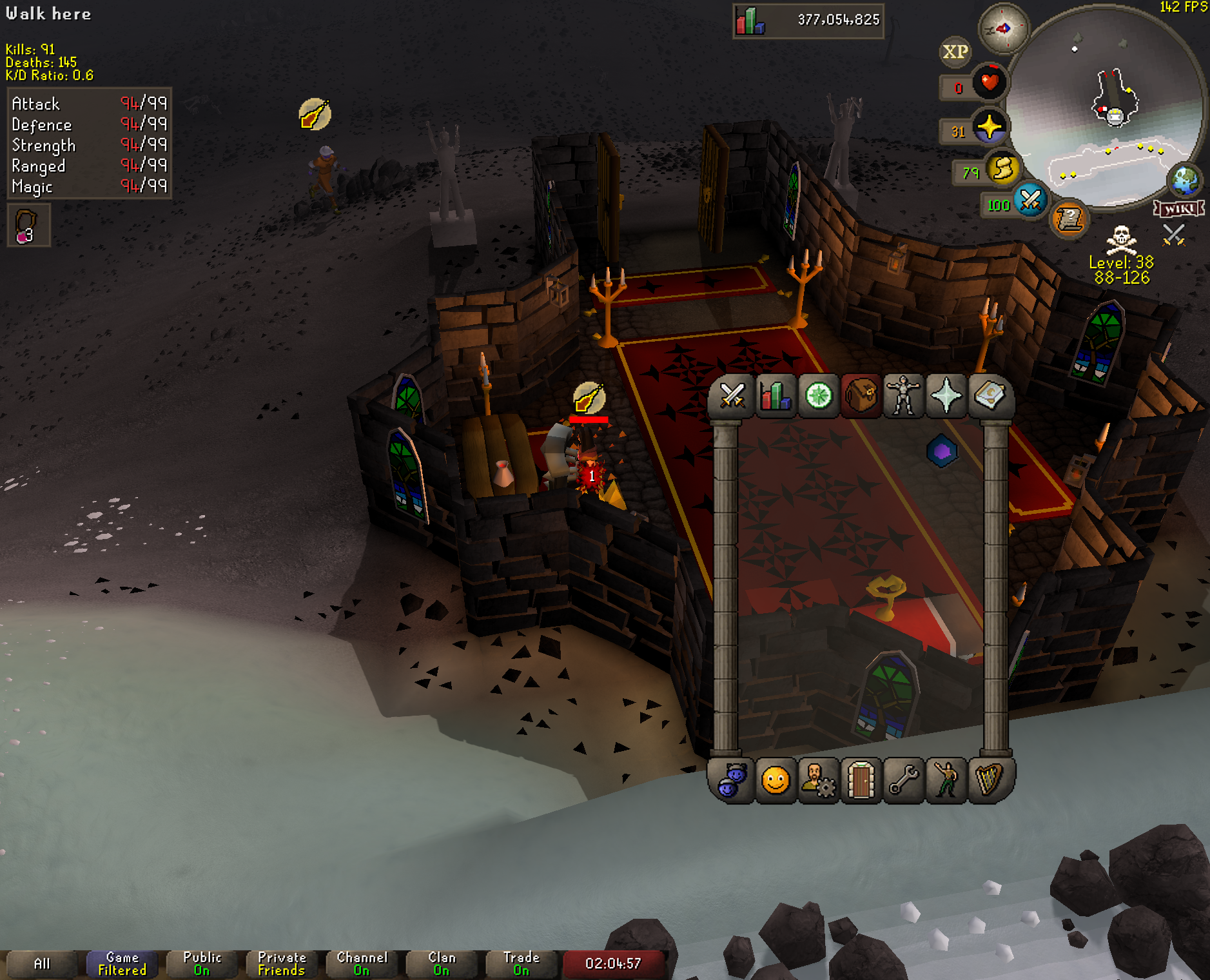Open the Settings wrench tab
This screenshot has height=980, width=1210.
903,780
